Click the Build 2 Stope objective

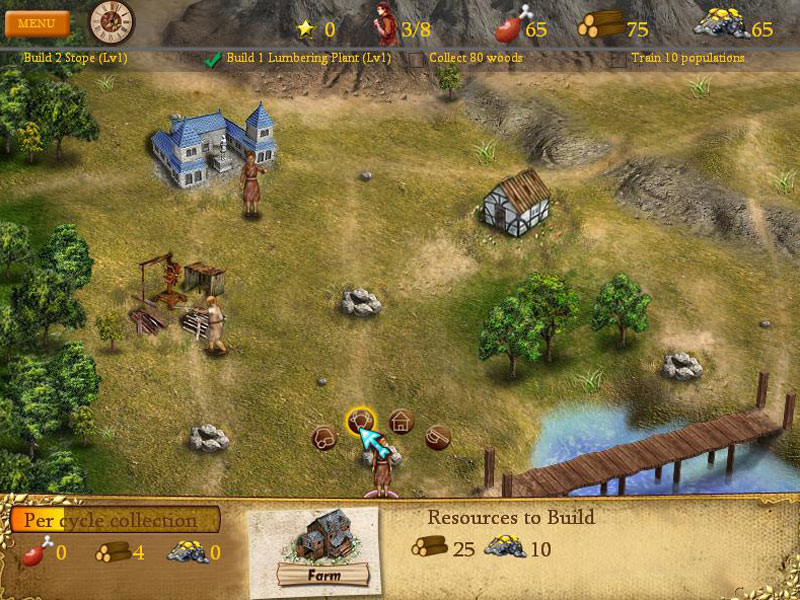click(75, 58)
